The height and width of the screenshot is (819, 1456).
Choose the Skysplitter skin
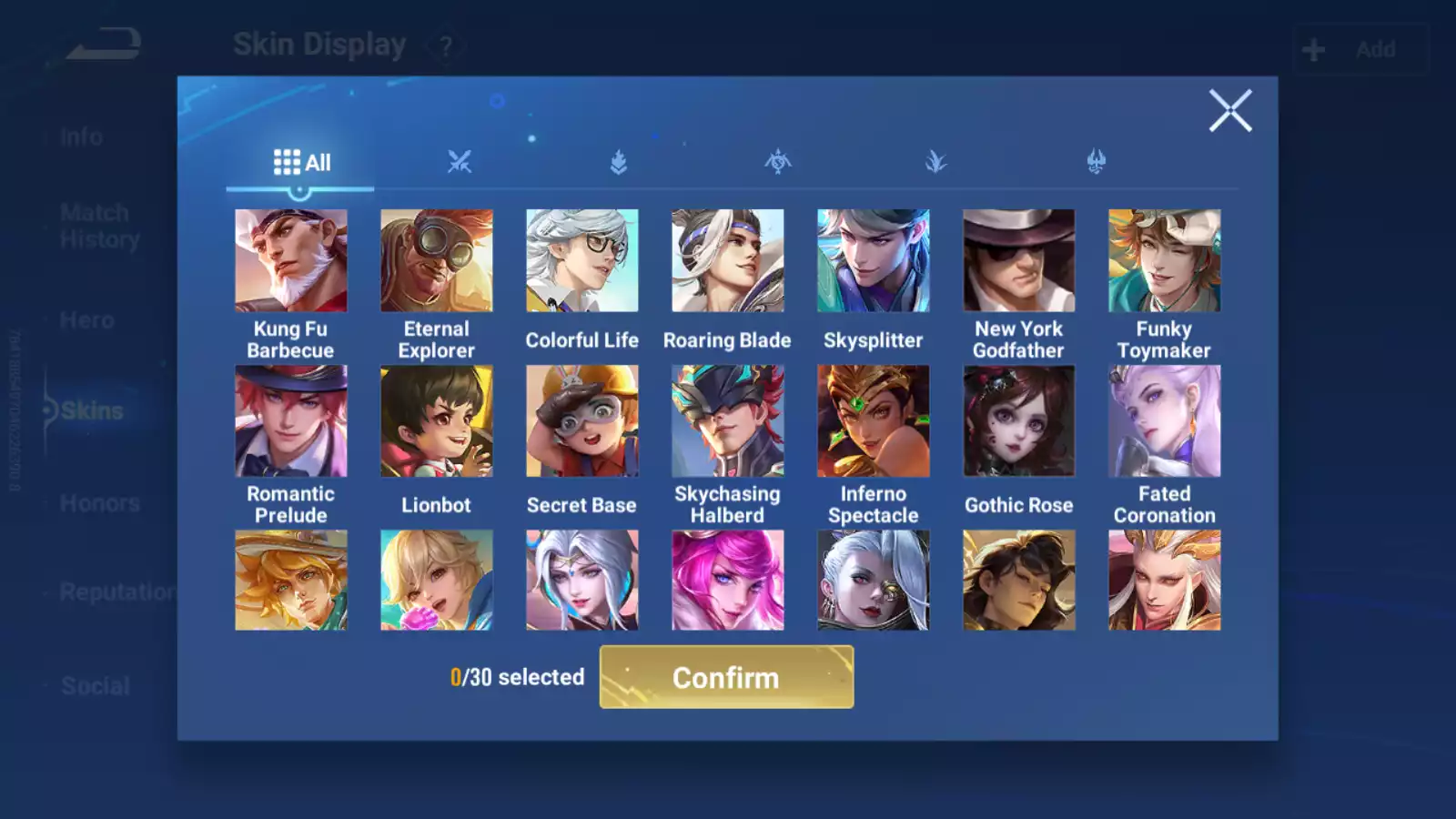click(x=873, y=261)
